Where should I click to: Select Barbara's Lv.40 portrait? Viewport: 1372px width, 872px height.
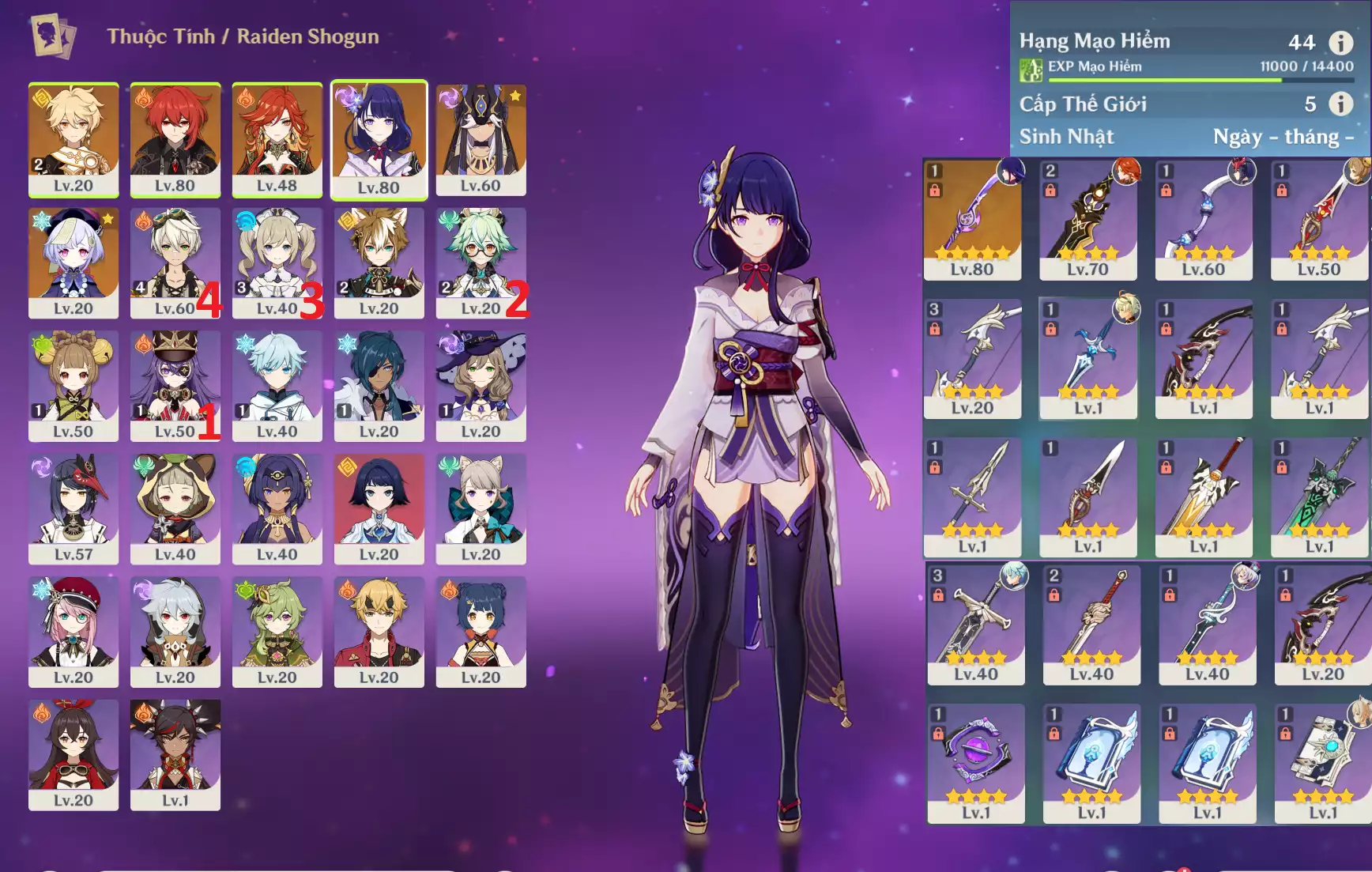tap(277, 262)
